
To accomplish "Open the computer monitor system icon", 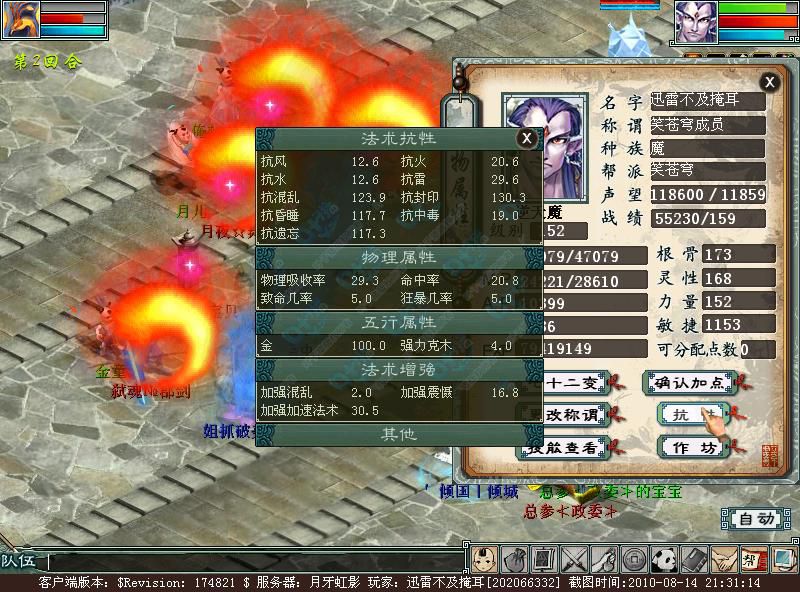I will point(783,559).
